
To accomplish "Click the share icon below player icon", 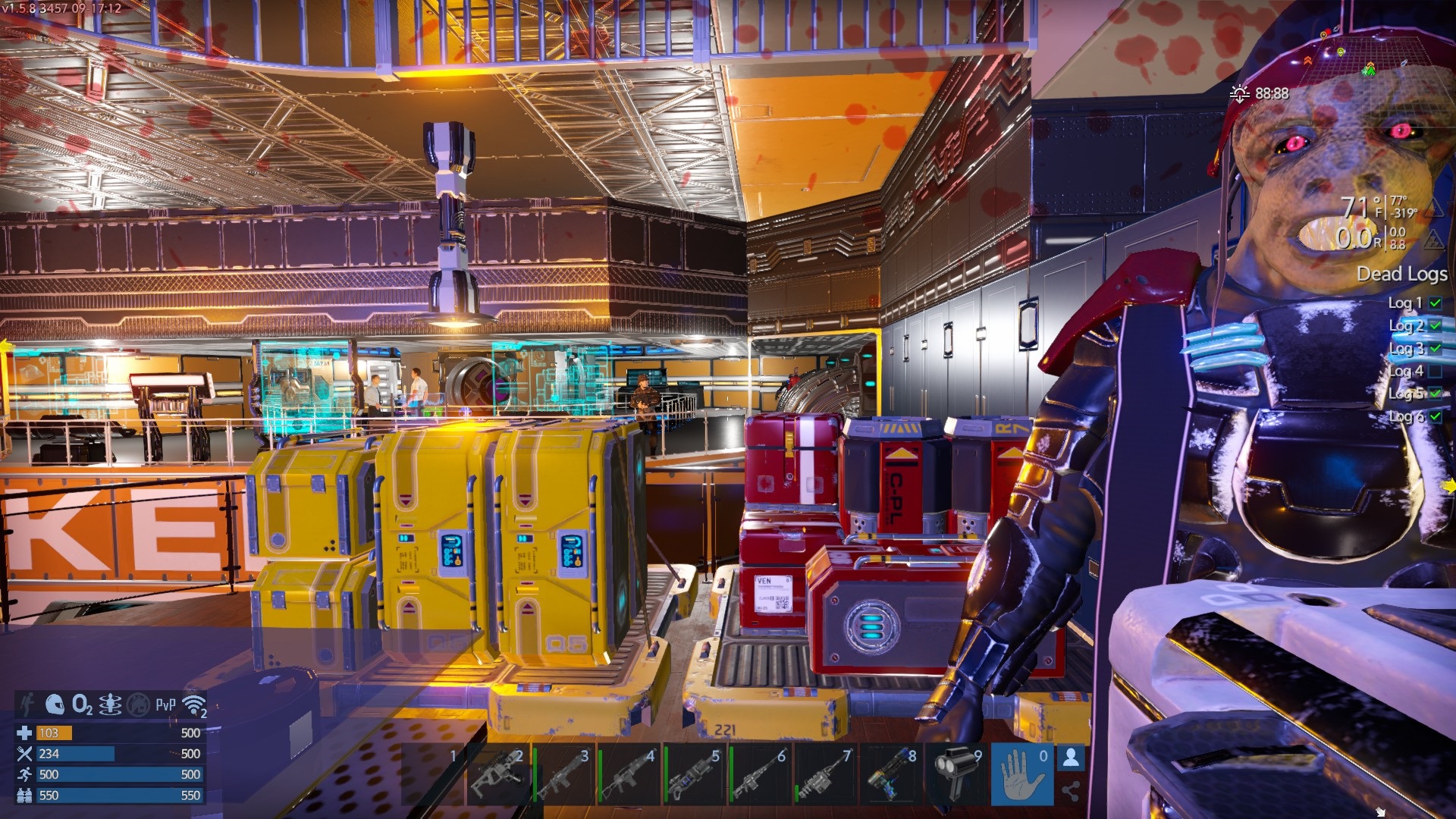I will 1071,792.
